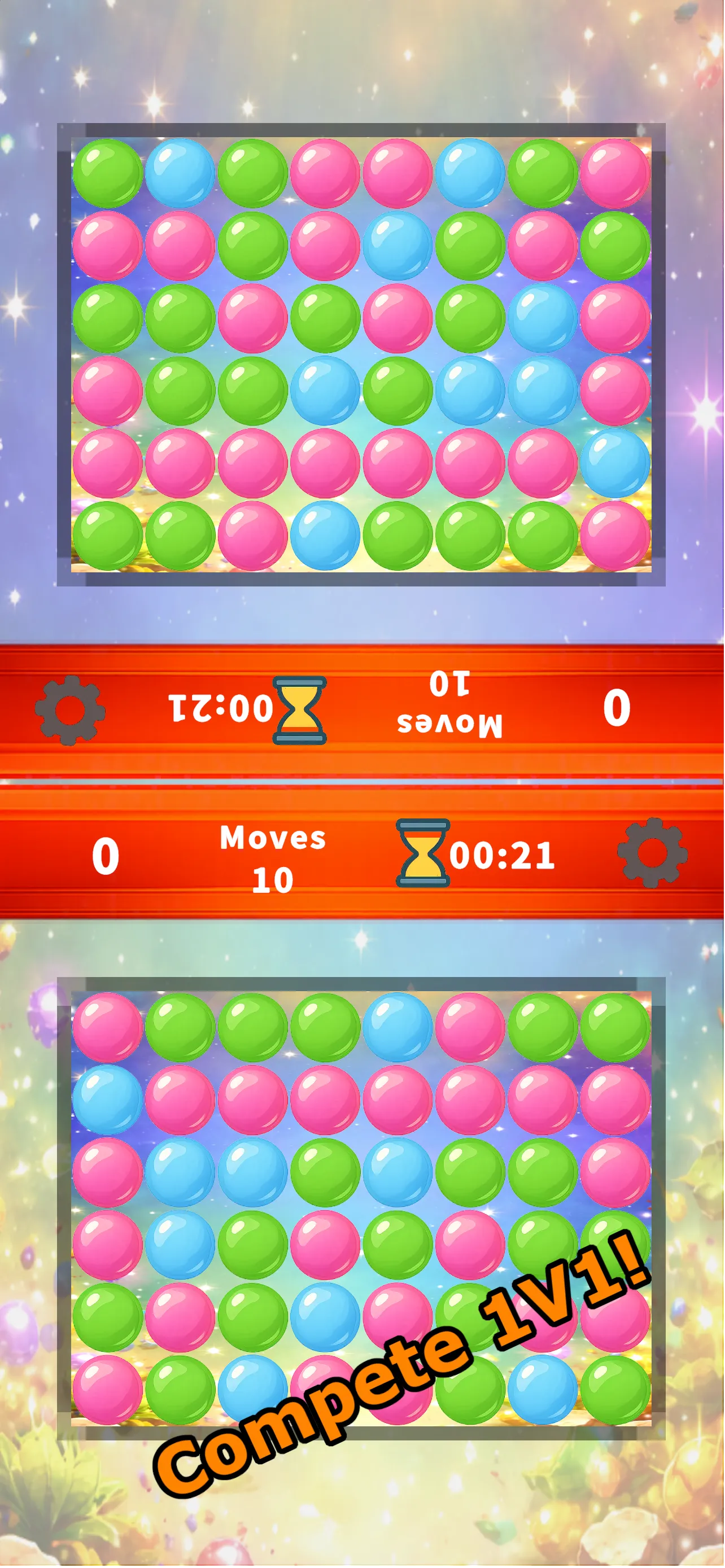Click the divider line between the two score bars
The width and height of the screenshot is (725, 1568).
click(x=362, y=781)
